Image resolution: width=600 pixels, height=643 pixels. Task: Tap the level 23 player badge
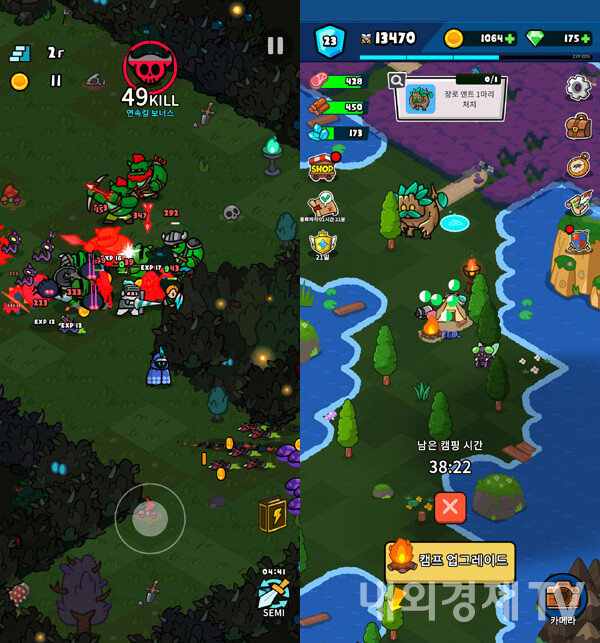pyautogui.click(x=329, y=41)
